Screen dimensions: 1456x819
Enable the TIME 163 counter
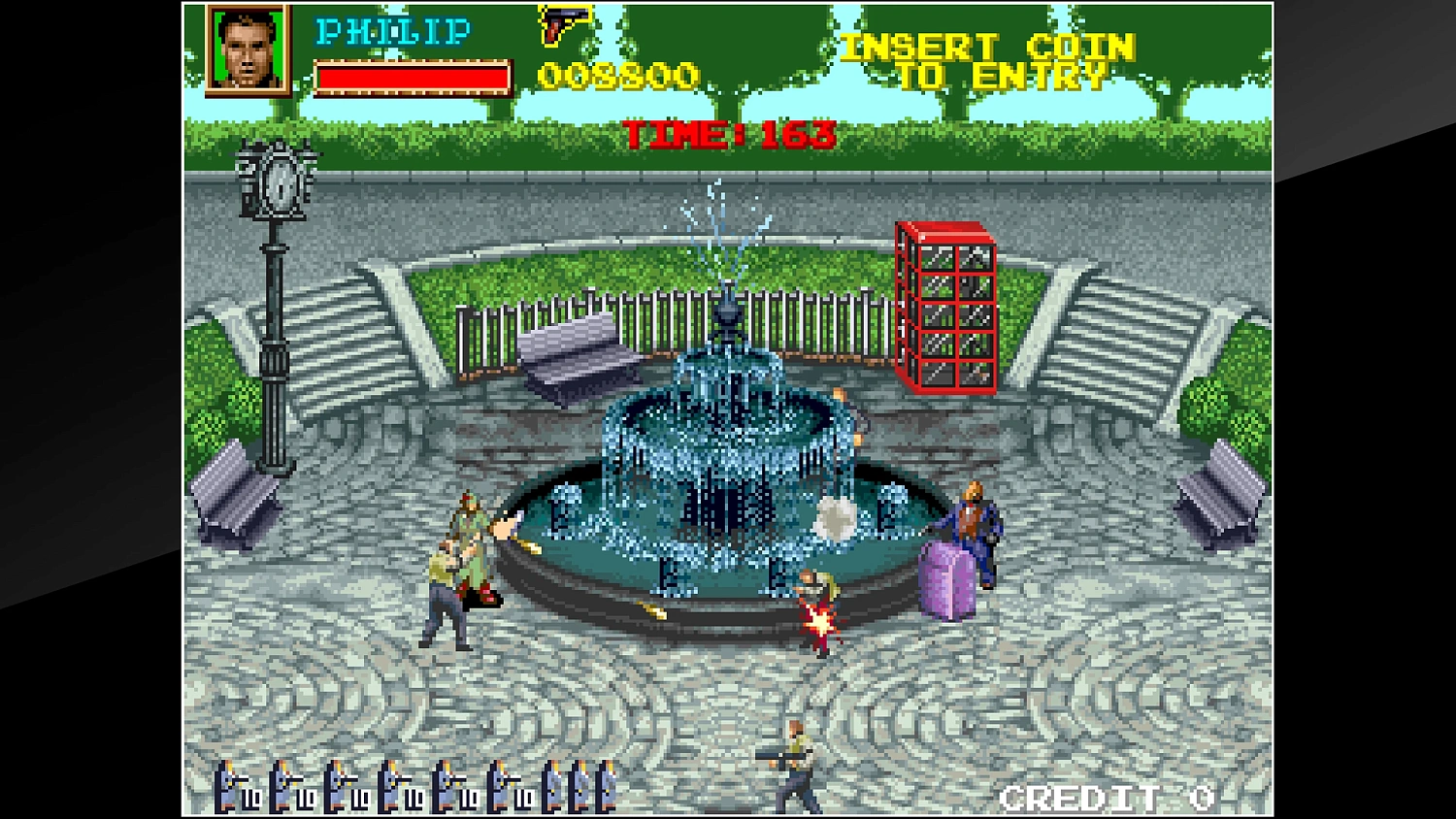pos(728,134)
